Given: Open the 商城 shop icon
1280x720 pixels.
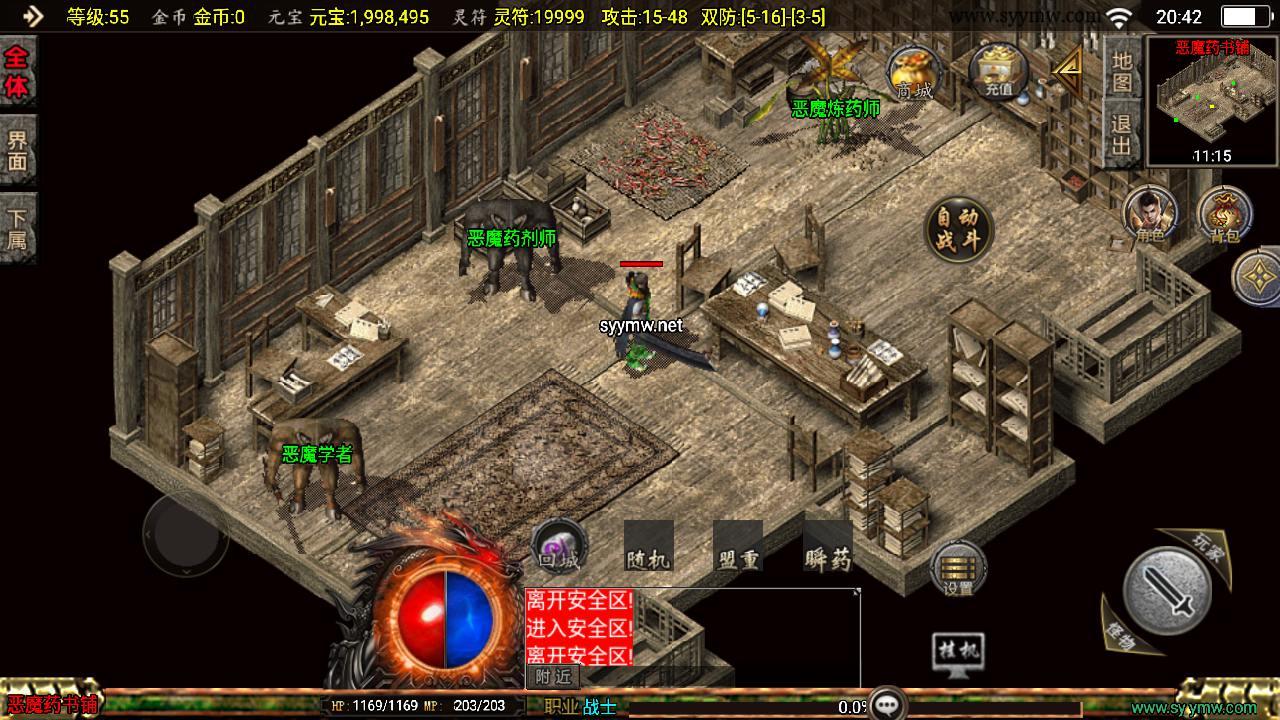Looking at the screenshot, I should pyautogui.click(x=913, y=72).
